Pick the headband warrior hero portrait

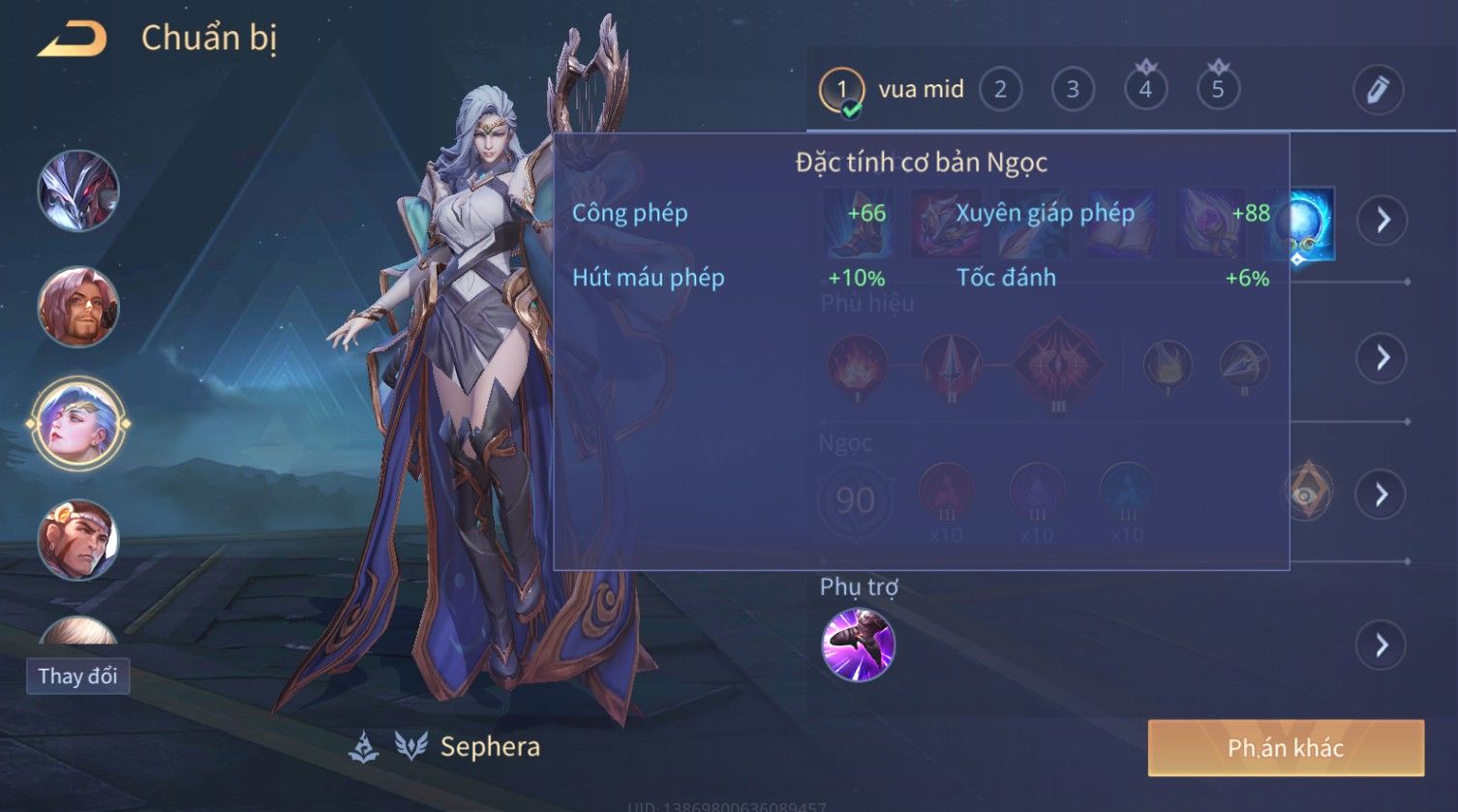78,540
